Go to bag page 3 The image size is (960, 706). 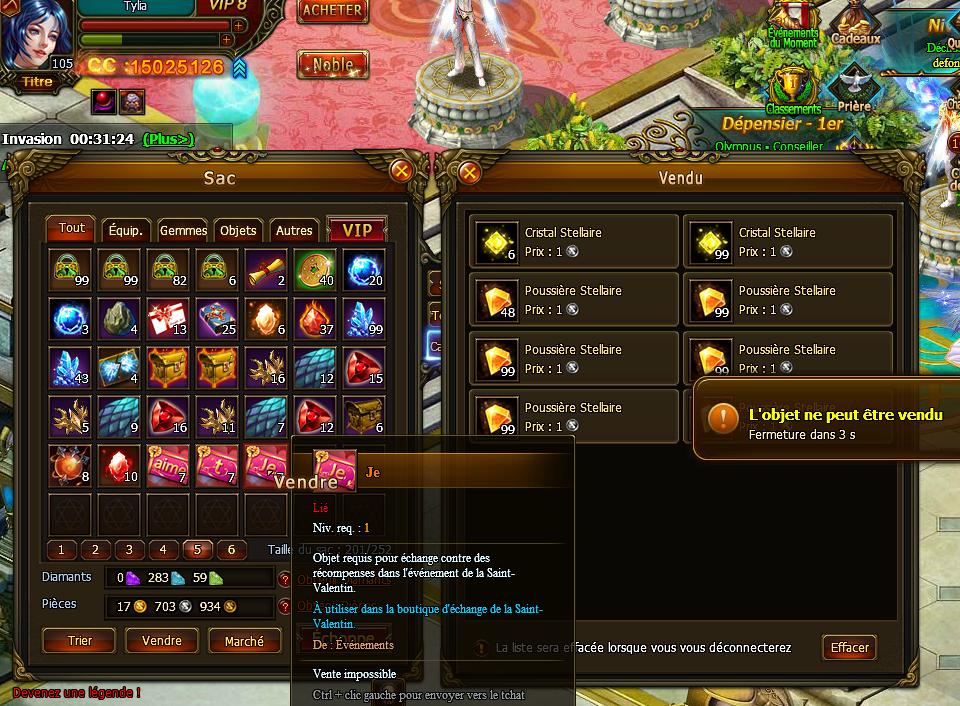129,550
